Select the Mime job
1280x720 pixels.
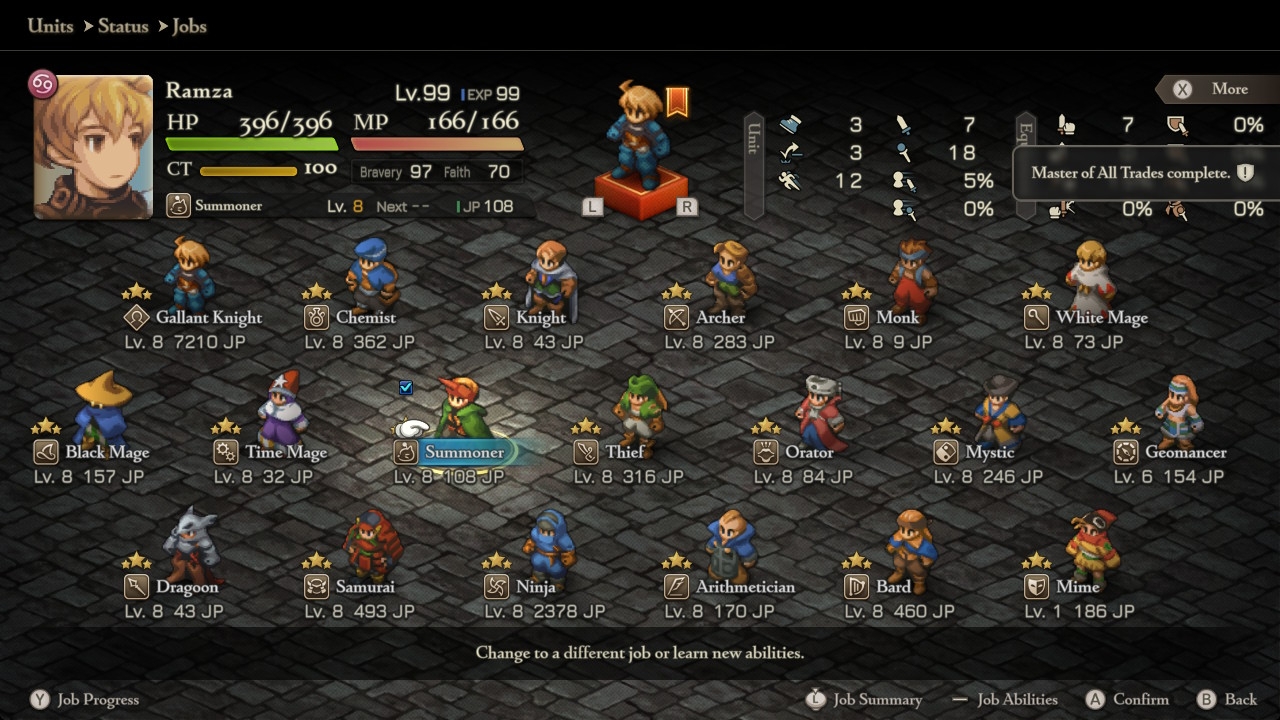(1076, 587)
